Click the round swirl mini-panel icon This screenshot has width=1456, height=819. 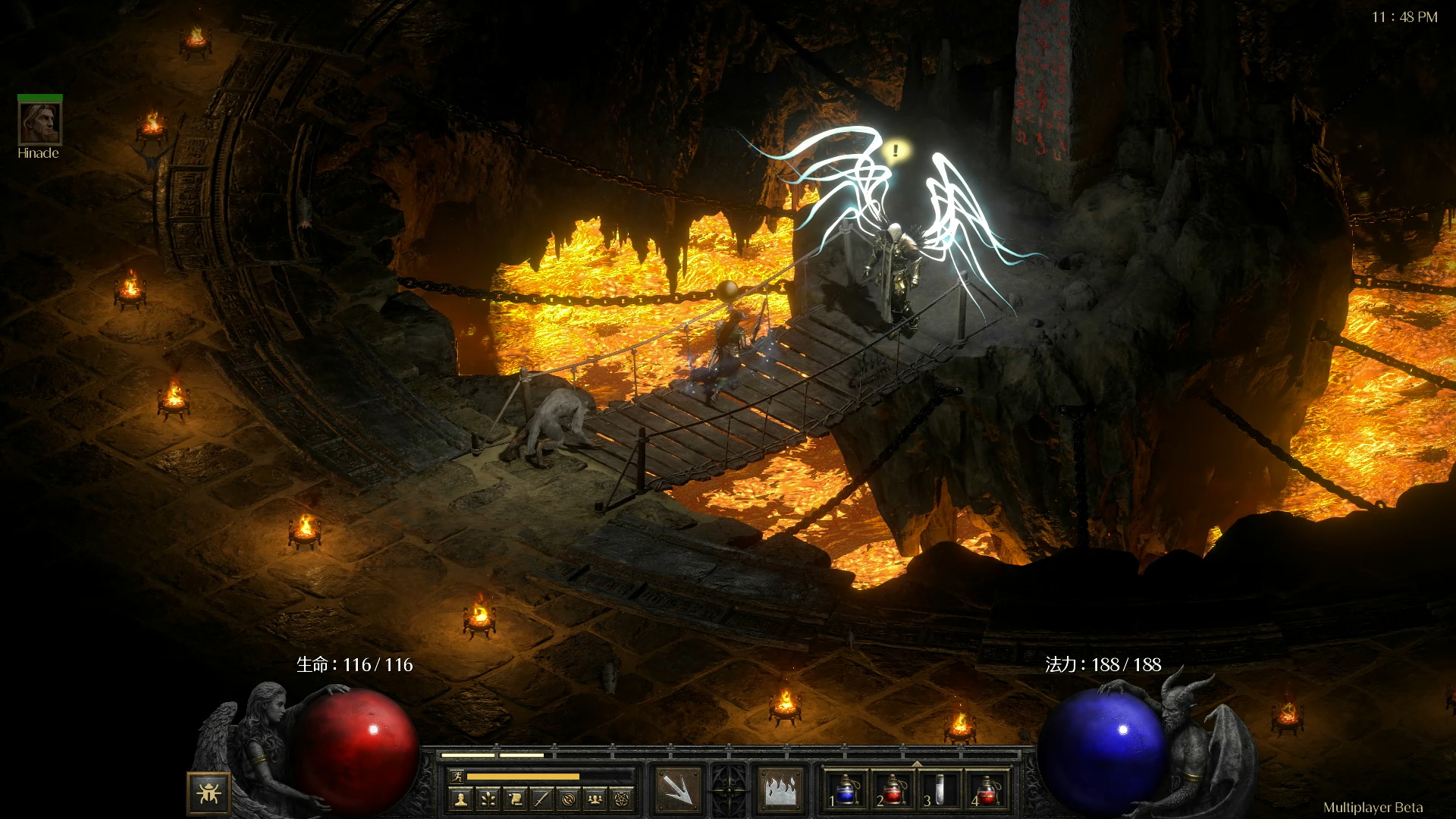click(x=569, y=799)
